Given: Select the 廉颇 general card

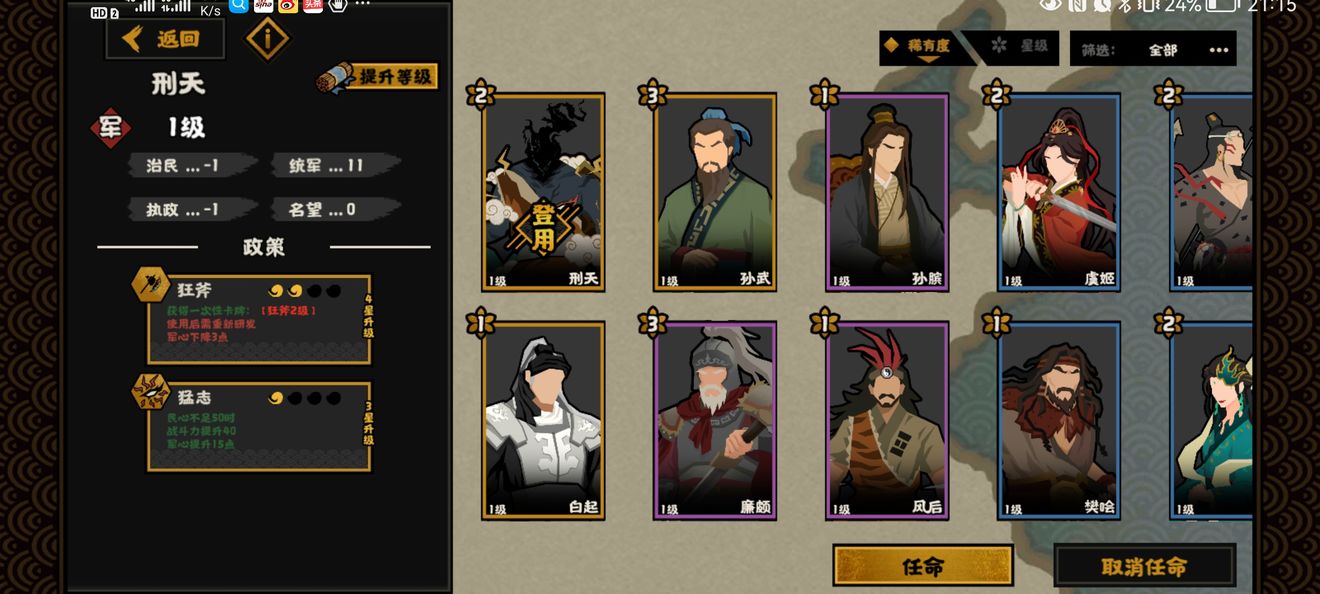Looking at the screenshot, I should pyautogui.click(x=715, y=420).
